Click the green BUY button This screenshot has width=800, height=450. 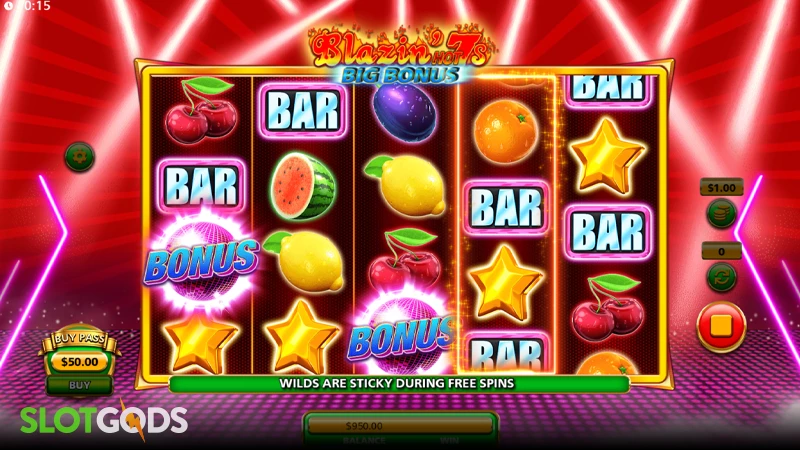tap(79, 383)
